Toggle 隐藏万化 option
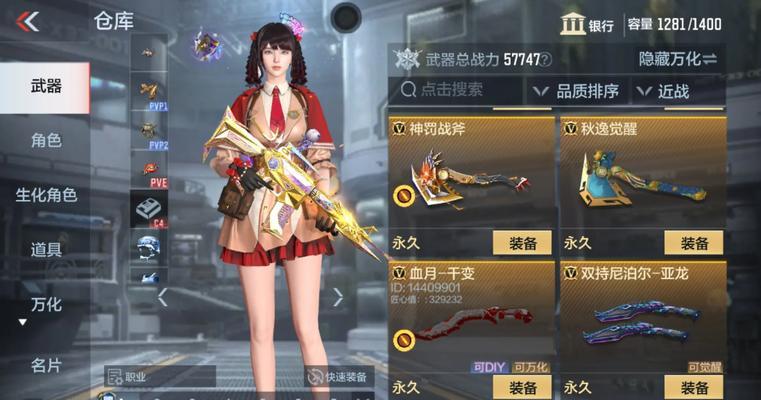 coord(678,60)
